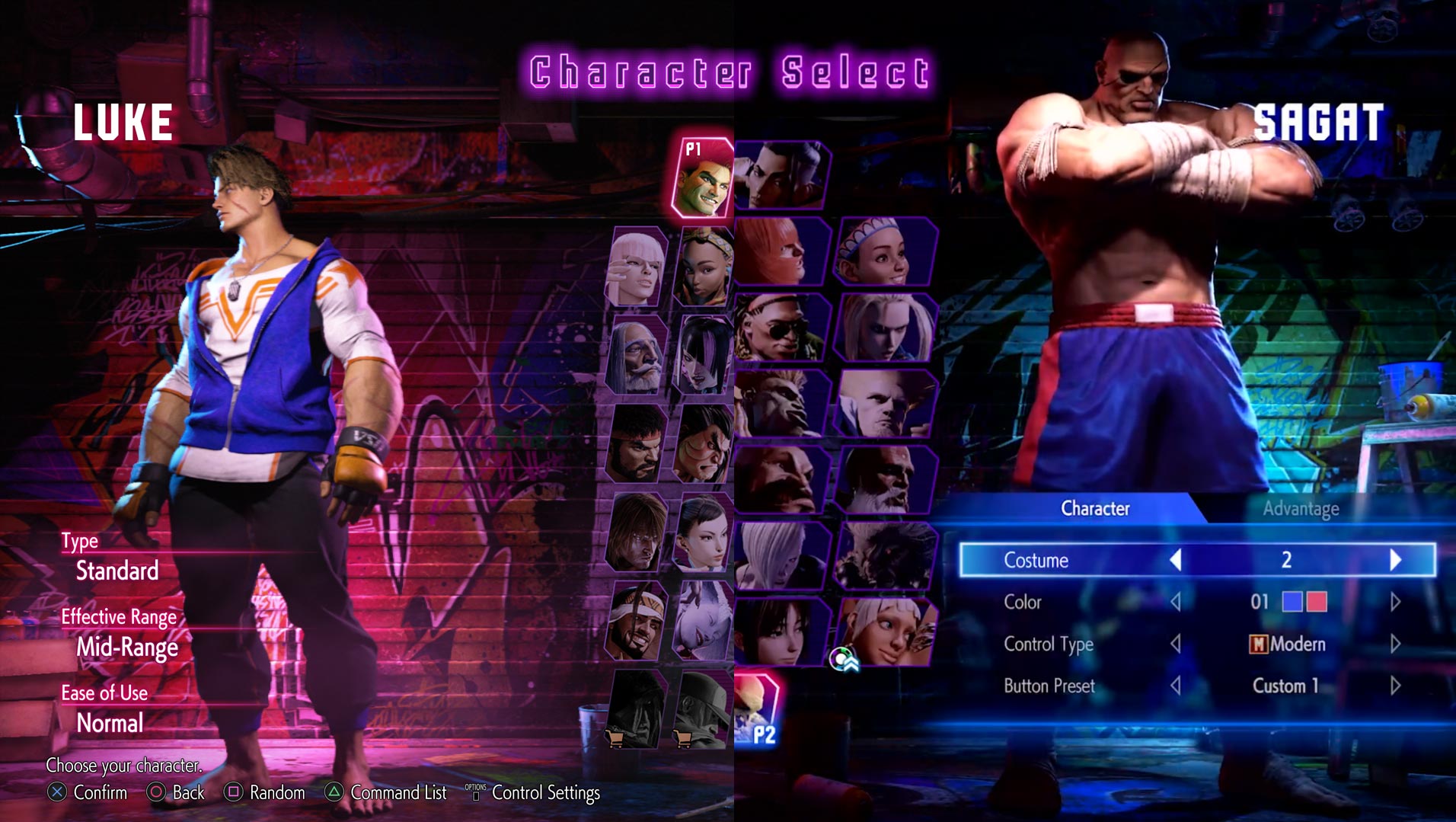The width and height of the screenshot is (1456, 822).
Task: Click the shopping cart icon on the locked character slot
Action: click(x=615, y=739)
